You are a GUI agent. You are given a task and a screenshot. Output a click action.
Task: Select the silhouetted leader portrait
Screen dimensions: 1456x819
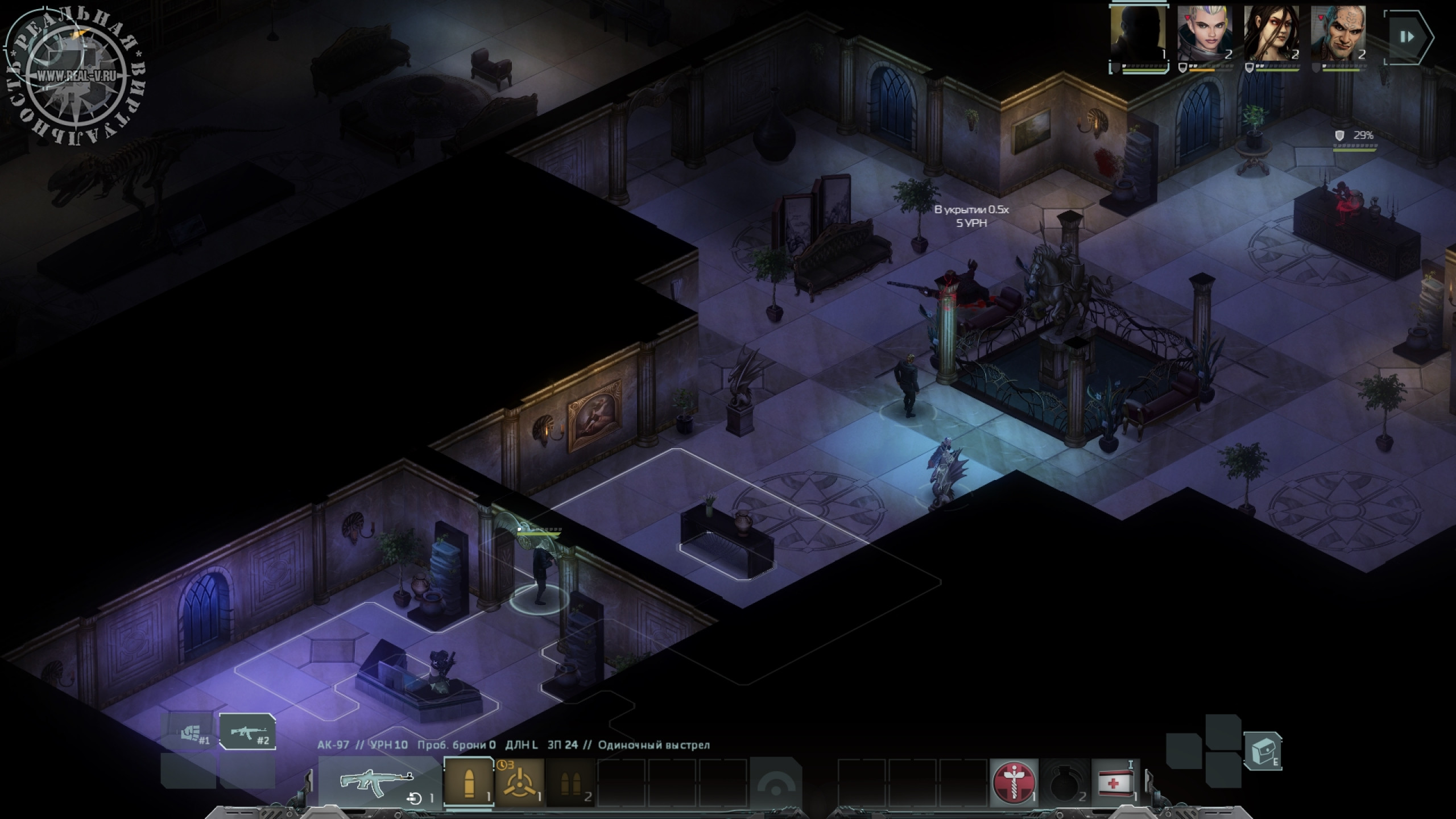click(1138, 35)
